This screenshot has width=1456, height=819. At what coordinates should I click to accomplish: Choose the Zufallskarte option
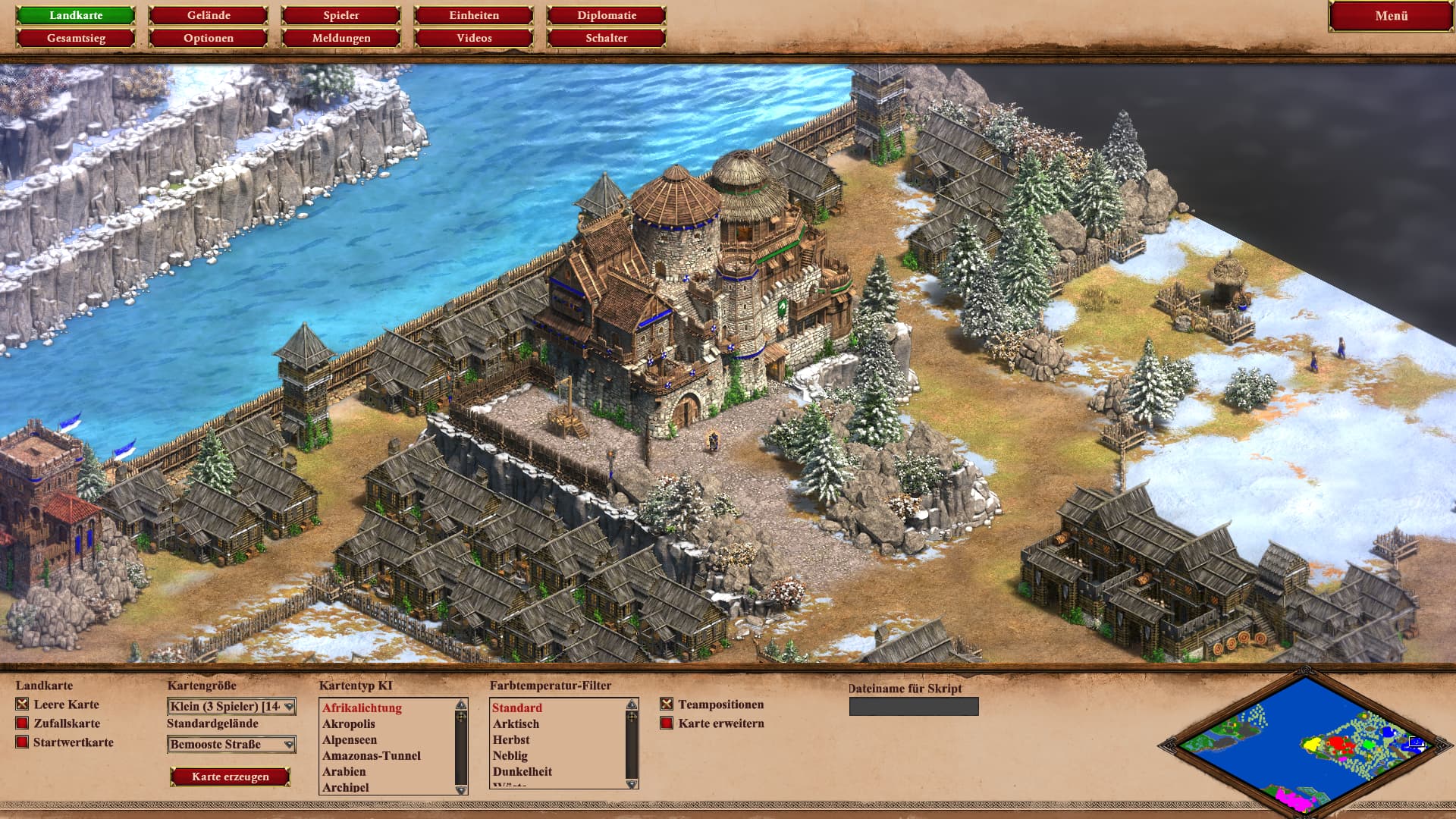22,723
